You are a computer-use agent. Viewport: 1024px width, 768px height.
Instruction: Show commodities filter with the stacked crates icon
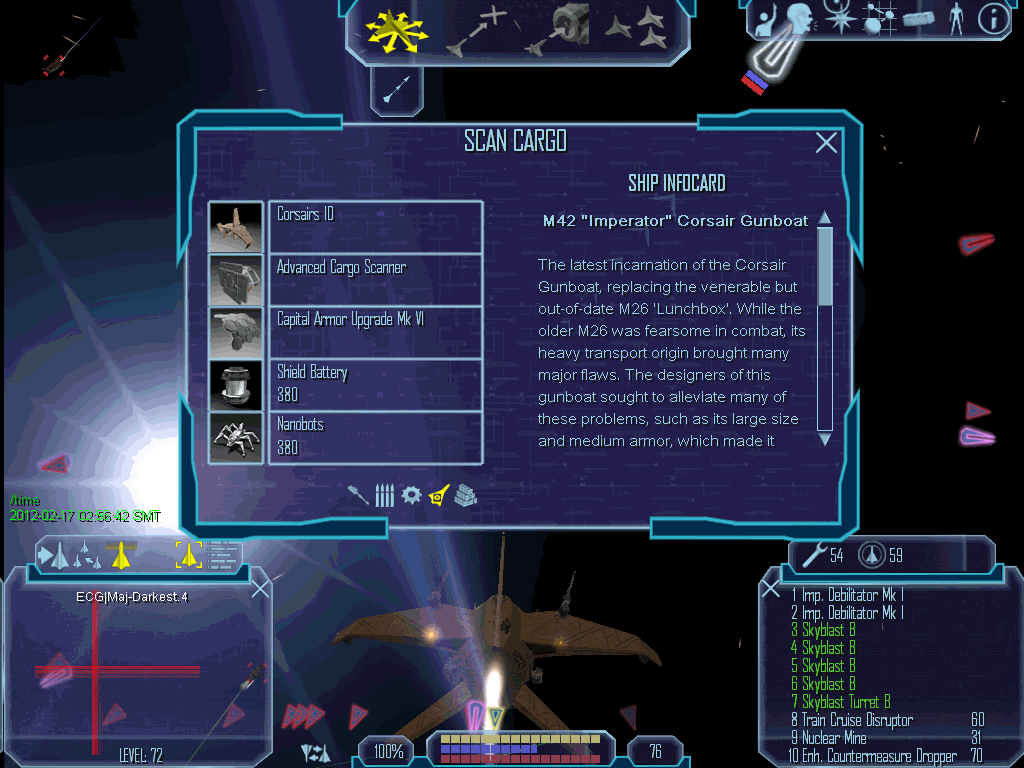point(465,494)
